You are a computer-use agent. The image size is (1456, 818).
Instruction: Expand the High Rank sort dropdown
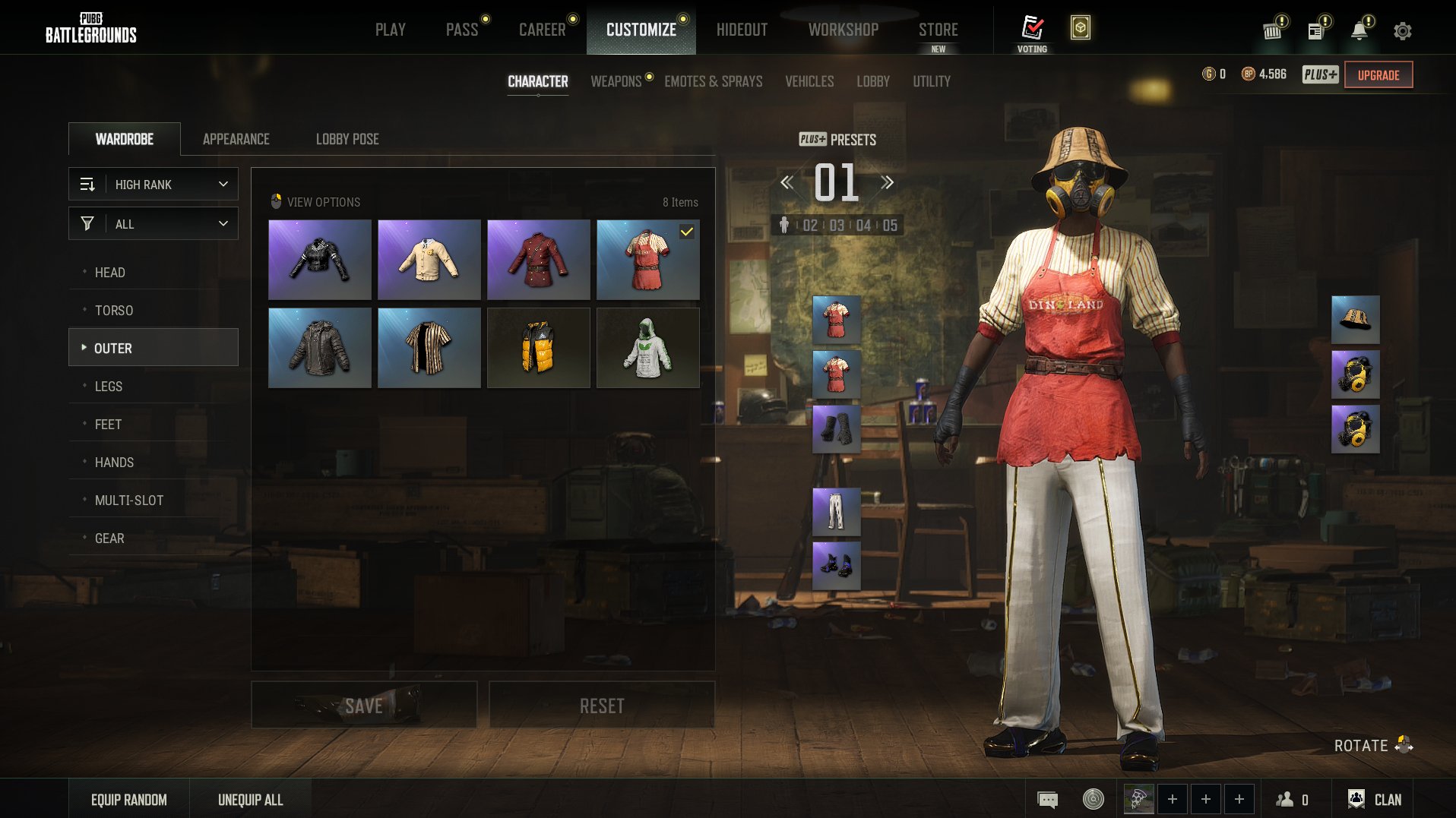154,185
